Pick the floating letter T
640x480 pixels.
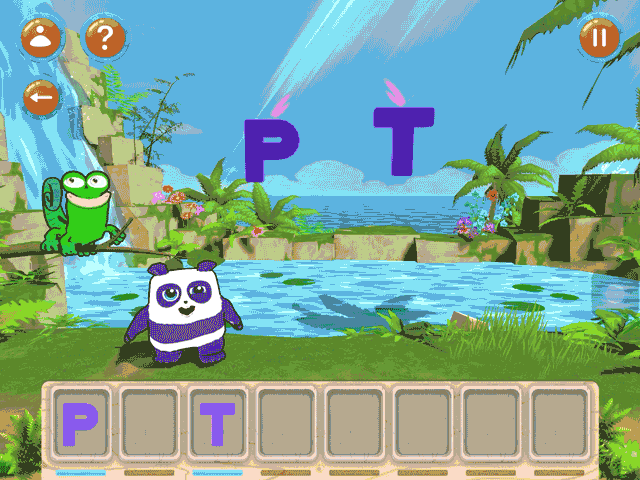pyautogui.click(x=404, y=140)
